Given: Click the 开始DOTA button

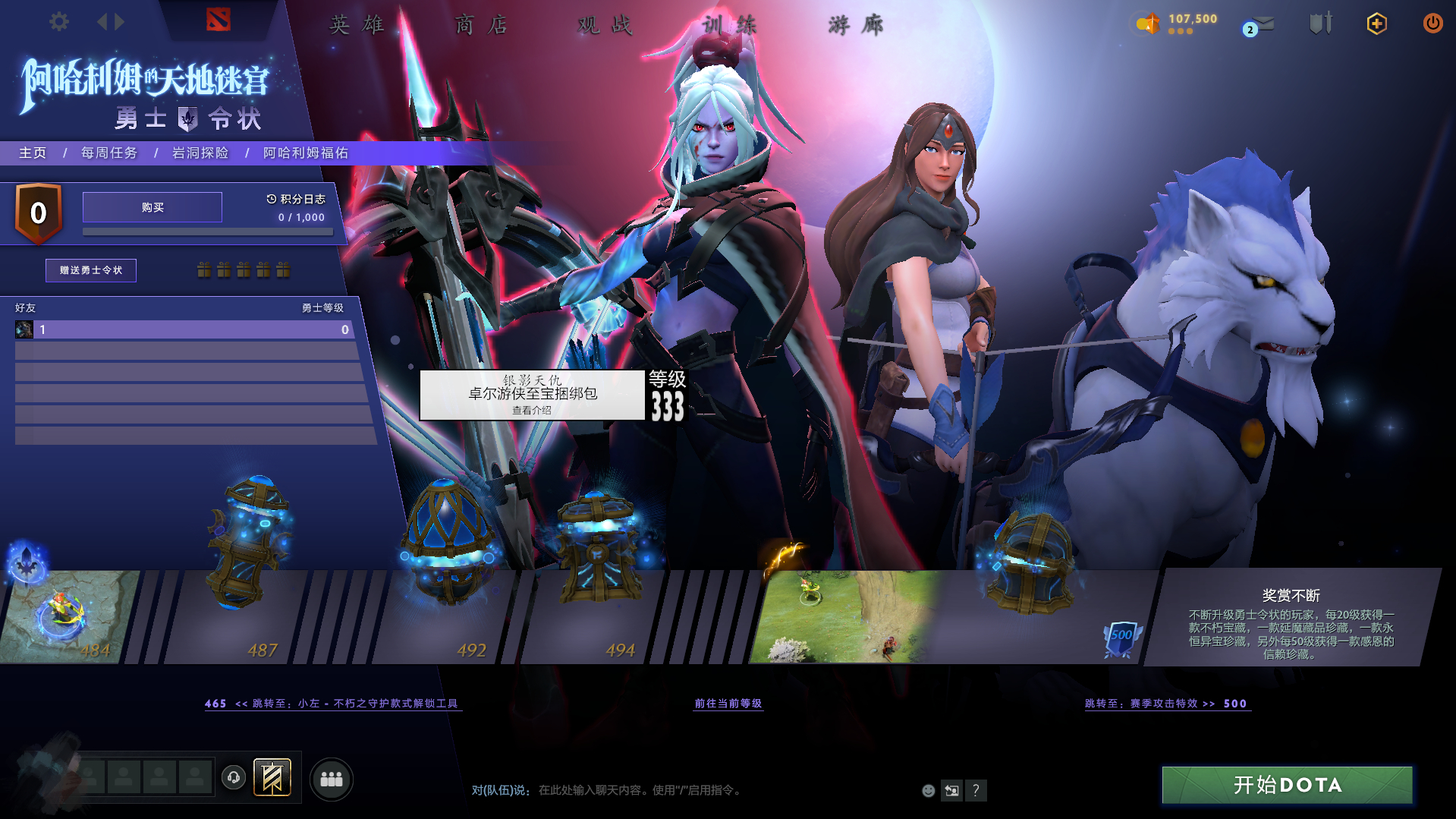Looking at the screenshot, I should (1286, 785).
